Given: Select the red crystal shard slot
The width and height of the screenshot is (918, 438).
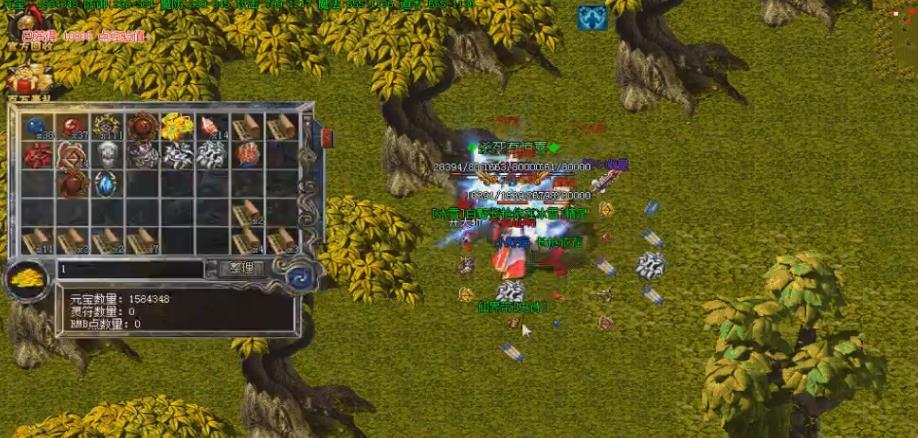Looking at the screenshot, I should click(211, 126).
